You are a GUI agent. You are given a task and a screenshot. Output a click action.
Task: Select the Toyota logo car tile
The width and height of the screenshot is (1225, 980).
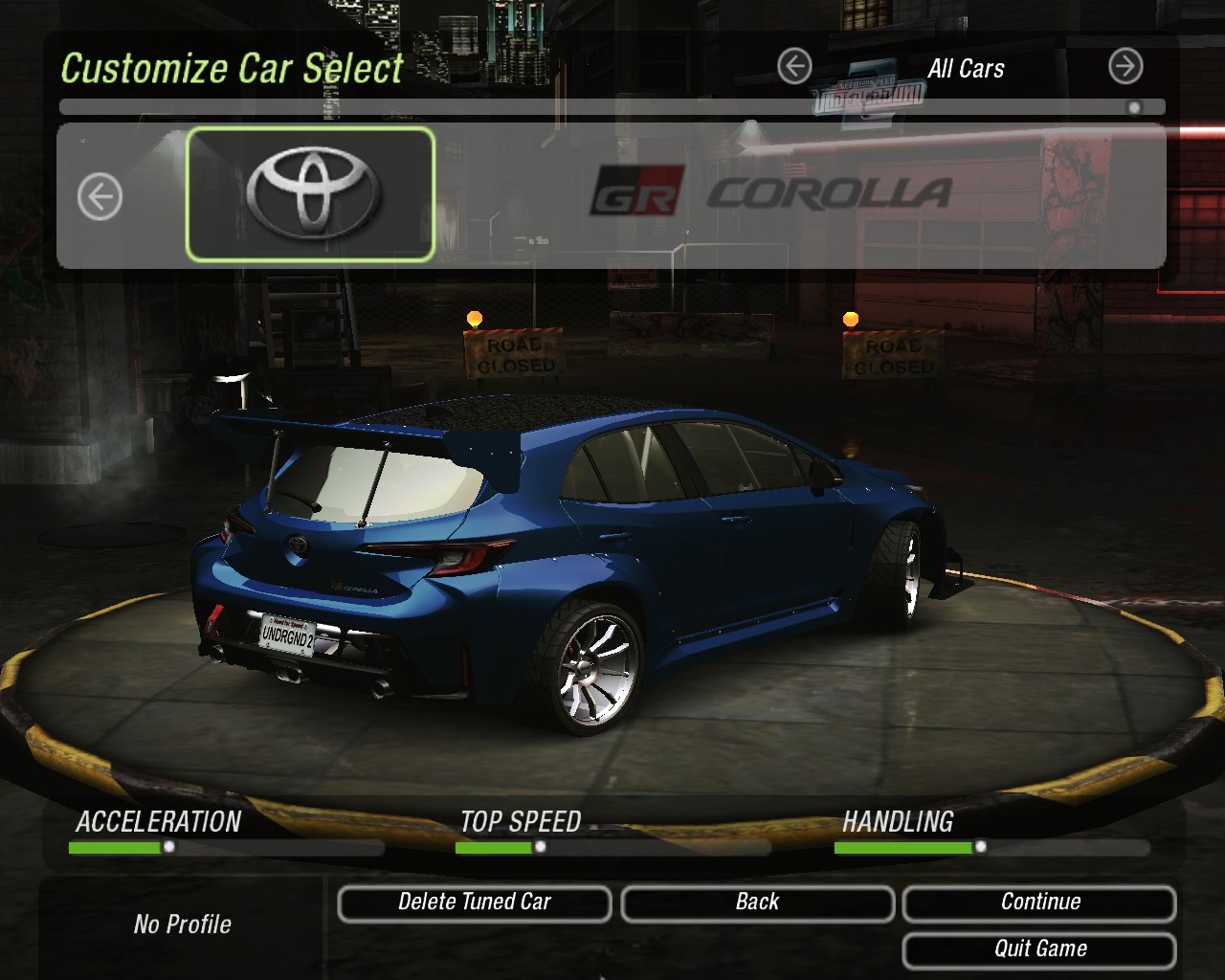click(x=311, y=194)
